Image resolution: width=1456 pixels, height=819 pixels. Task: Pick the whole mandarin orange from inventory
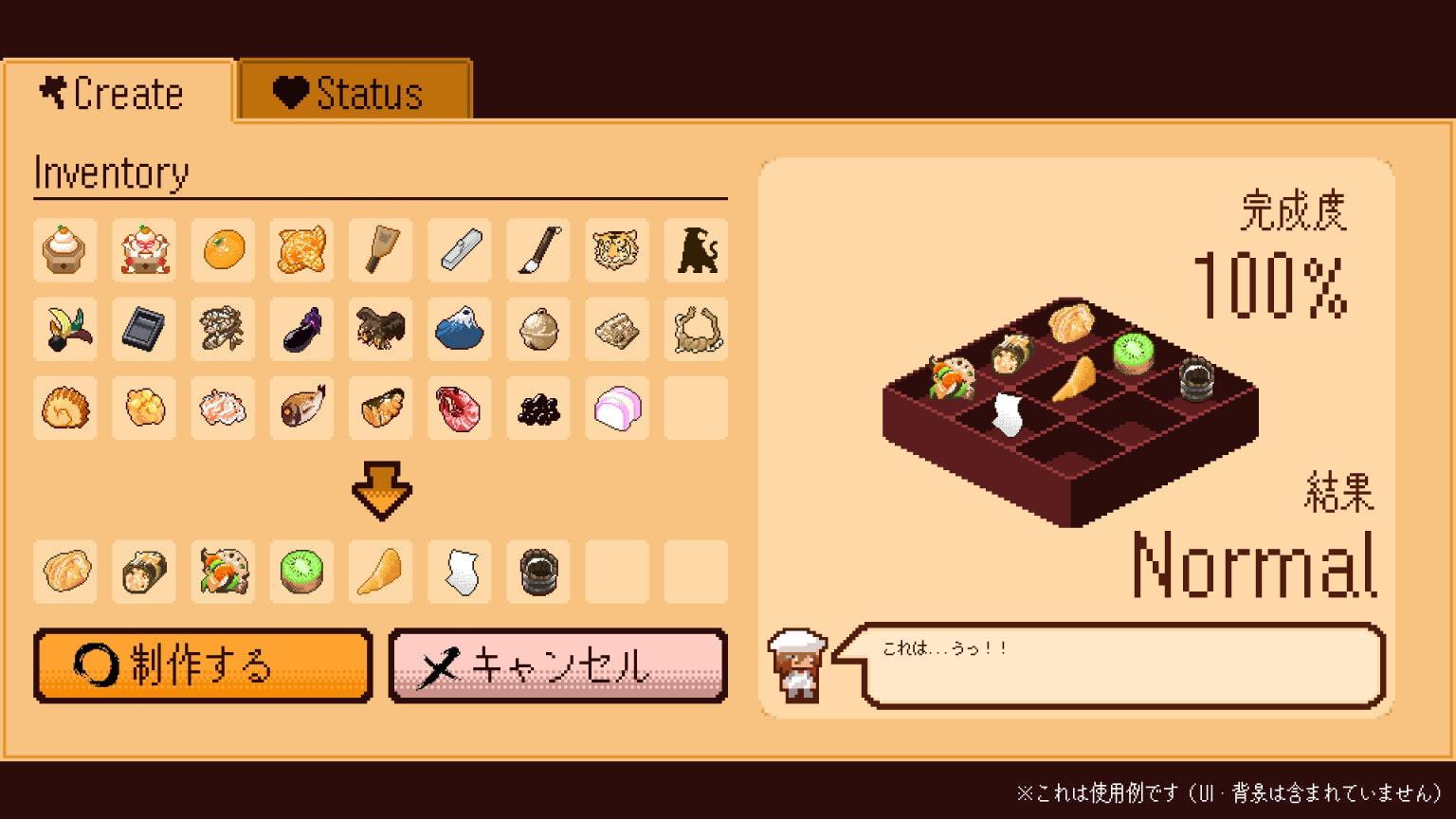(224, 250)
